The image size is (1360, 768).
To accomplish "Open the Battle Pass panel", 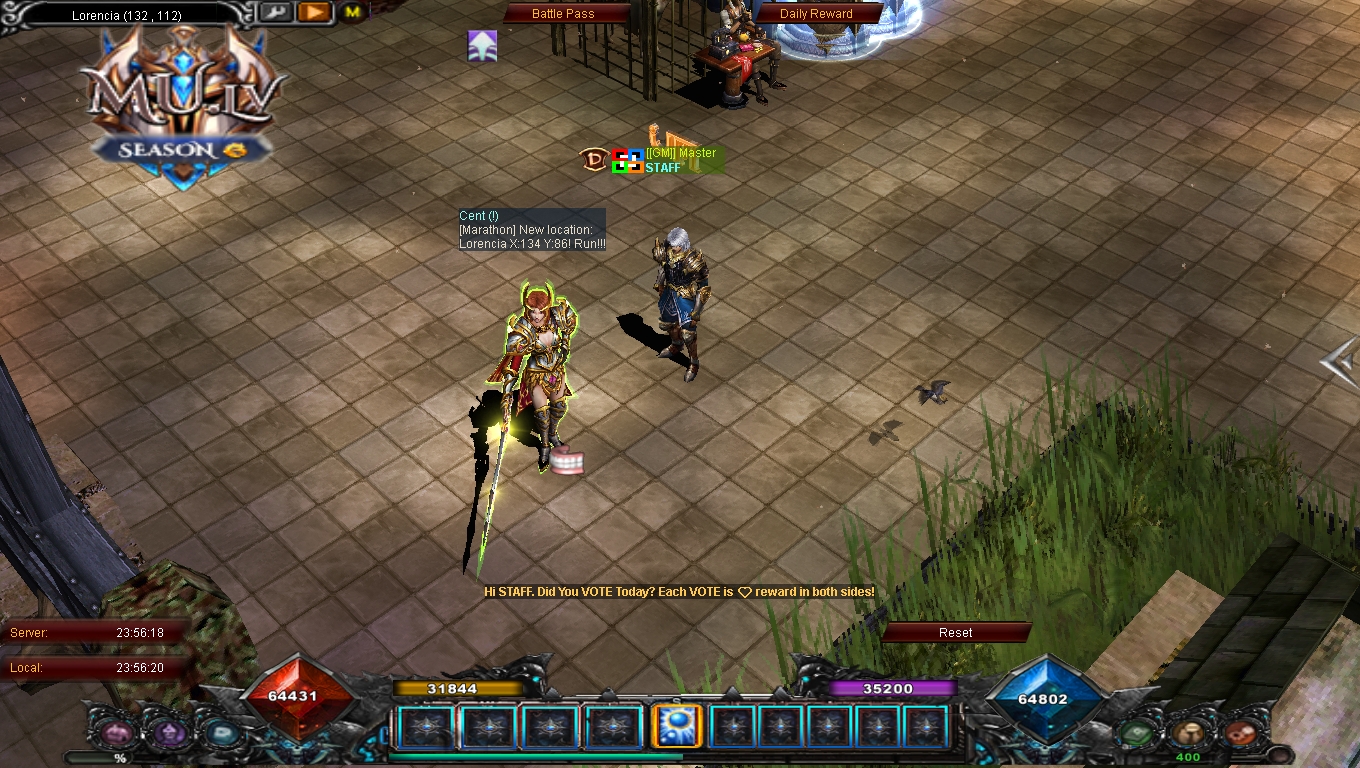I will [x=563, y=14].
